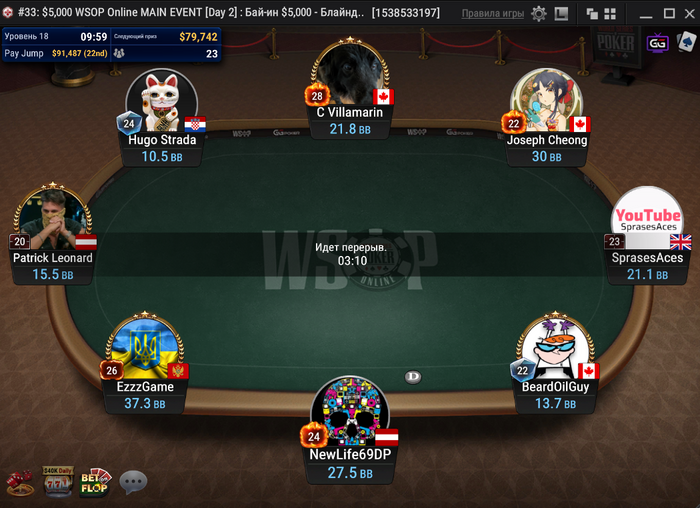Select SprasesAces' YouTube avatar

click(x=647, y=220)
